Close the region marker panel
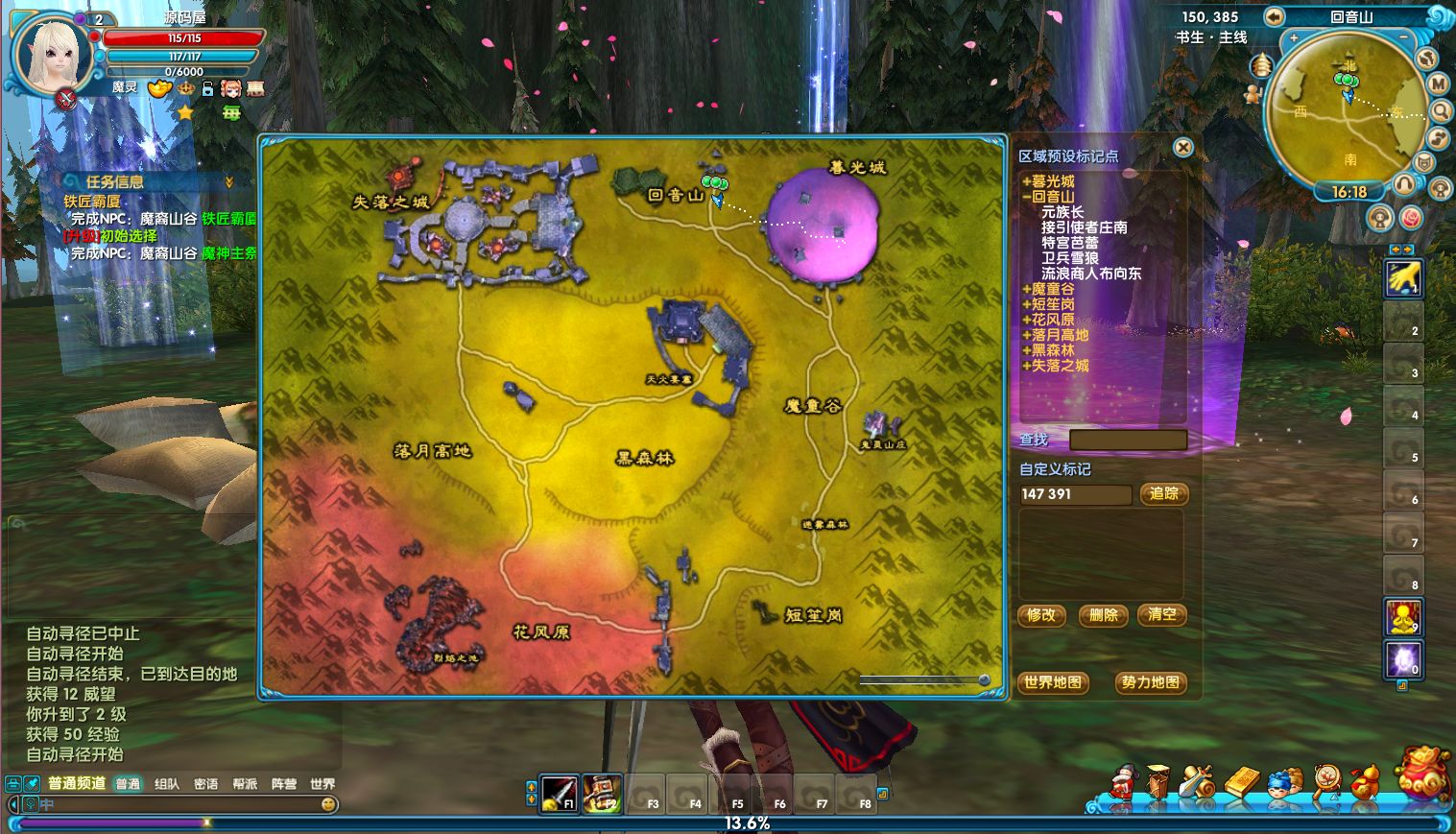 point(1183,147)
